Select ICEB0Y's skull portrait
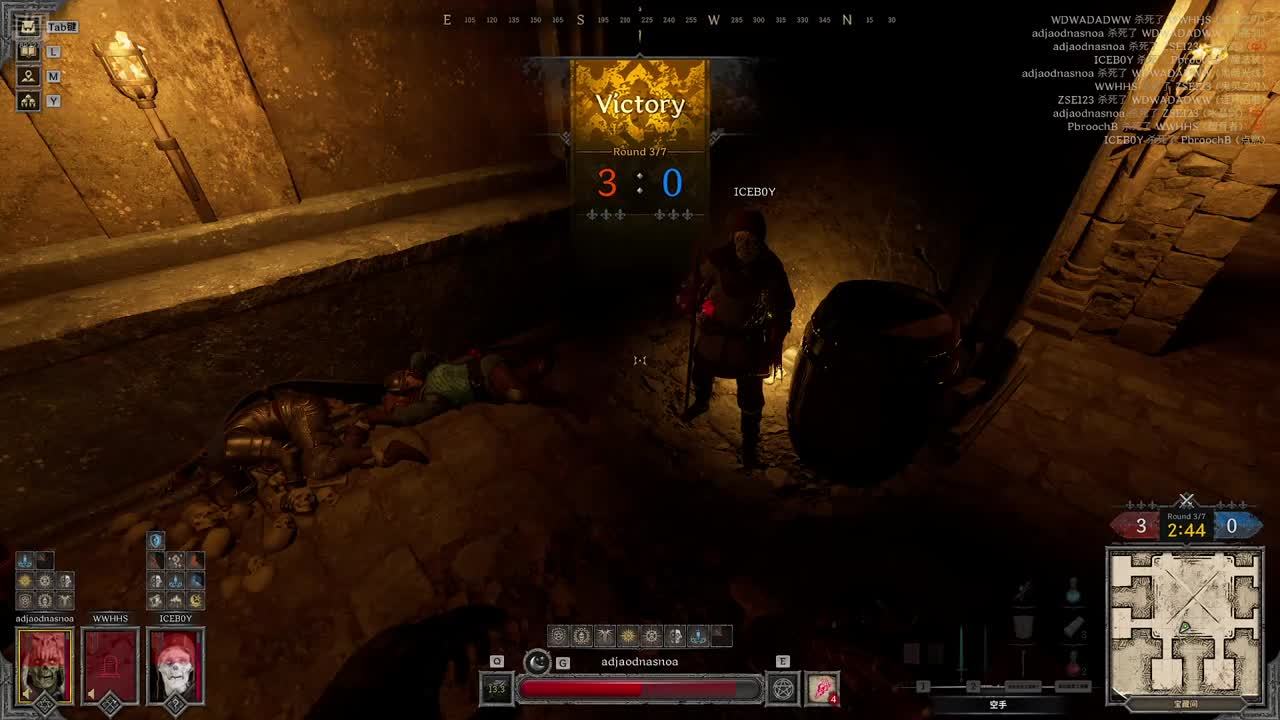Screen dimensions: 1280x720 [x=175, y=666]
